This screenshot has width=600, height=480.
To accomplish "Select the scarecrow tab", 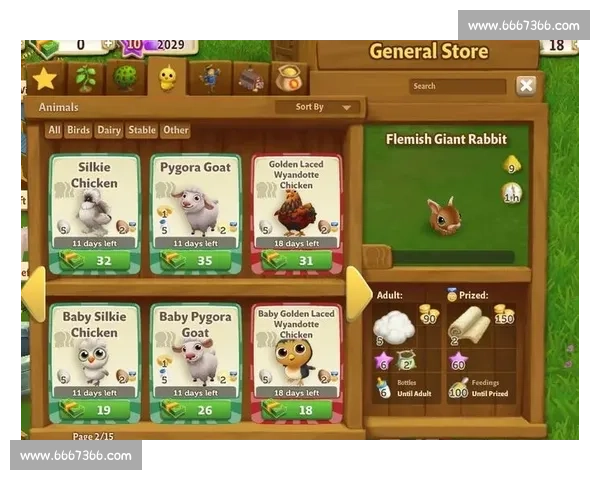I will click(x=209, y=78).
